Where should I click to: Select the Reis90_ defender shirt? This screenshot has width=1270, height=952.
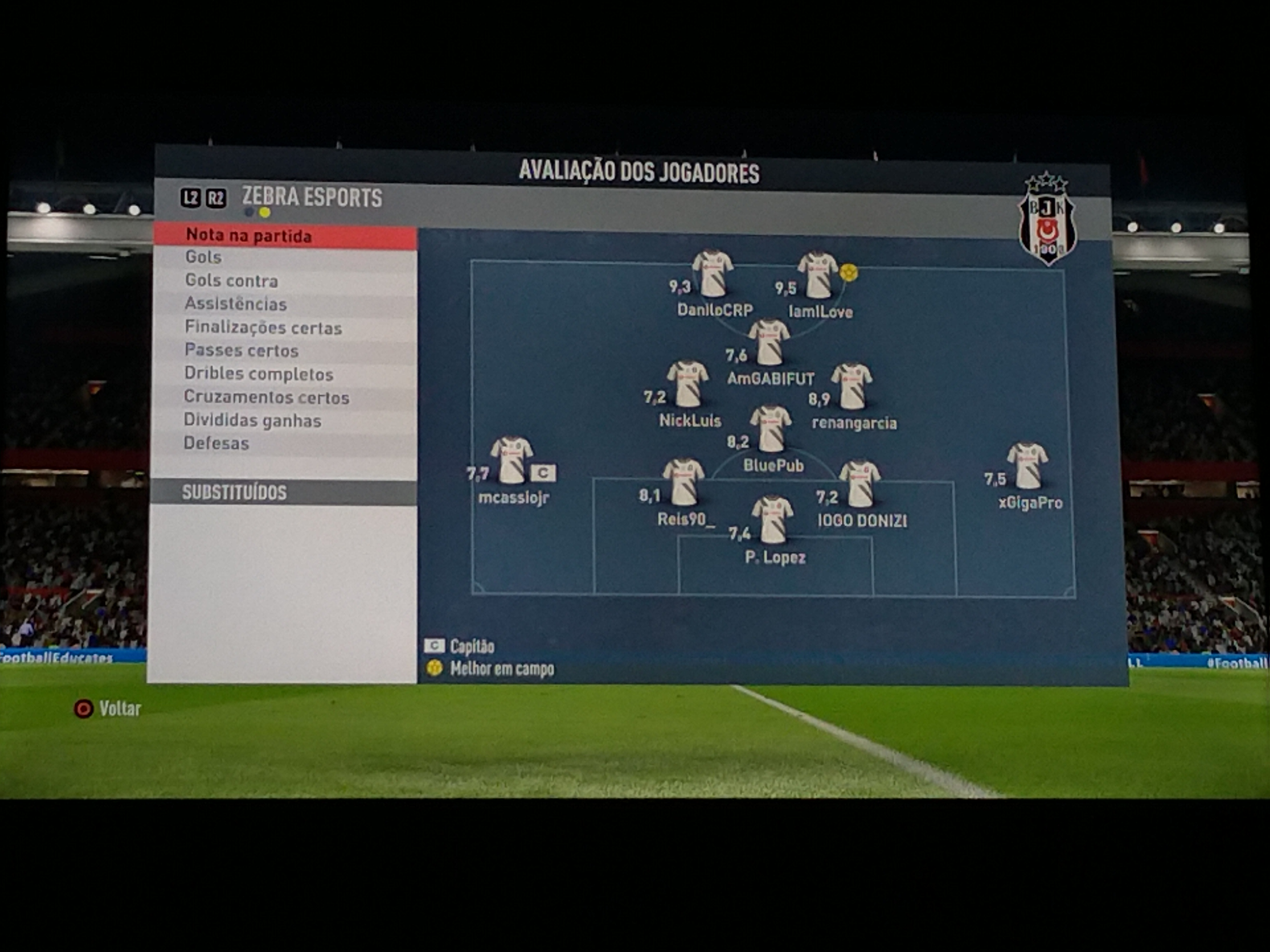683,483
